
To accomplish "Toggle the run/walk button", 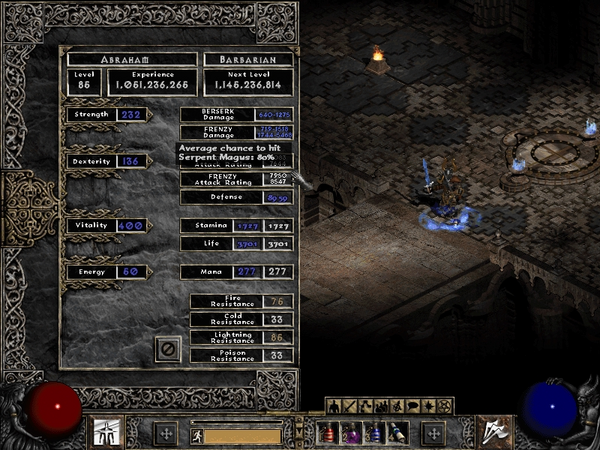I will [197, 435].
